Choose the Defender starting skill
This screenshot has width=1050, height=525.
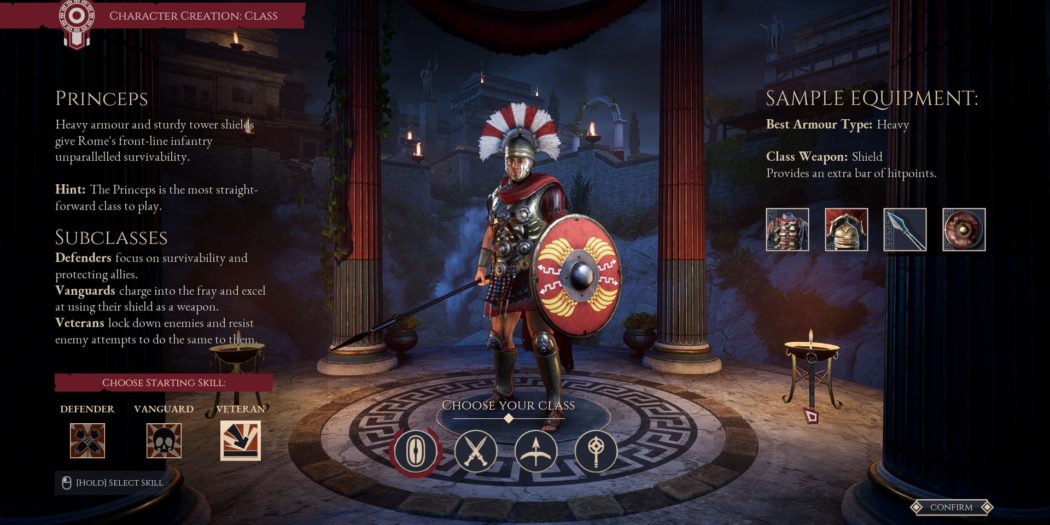click(x=87, y=440)
